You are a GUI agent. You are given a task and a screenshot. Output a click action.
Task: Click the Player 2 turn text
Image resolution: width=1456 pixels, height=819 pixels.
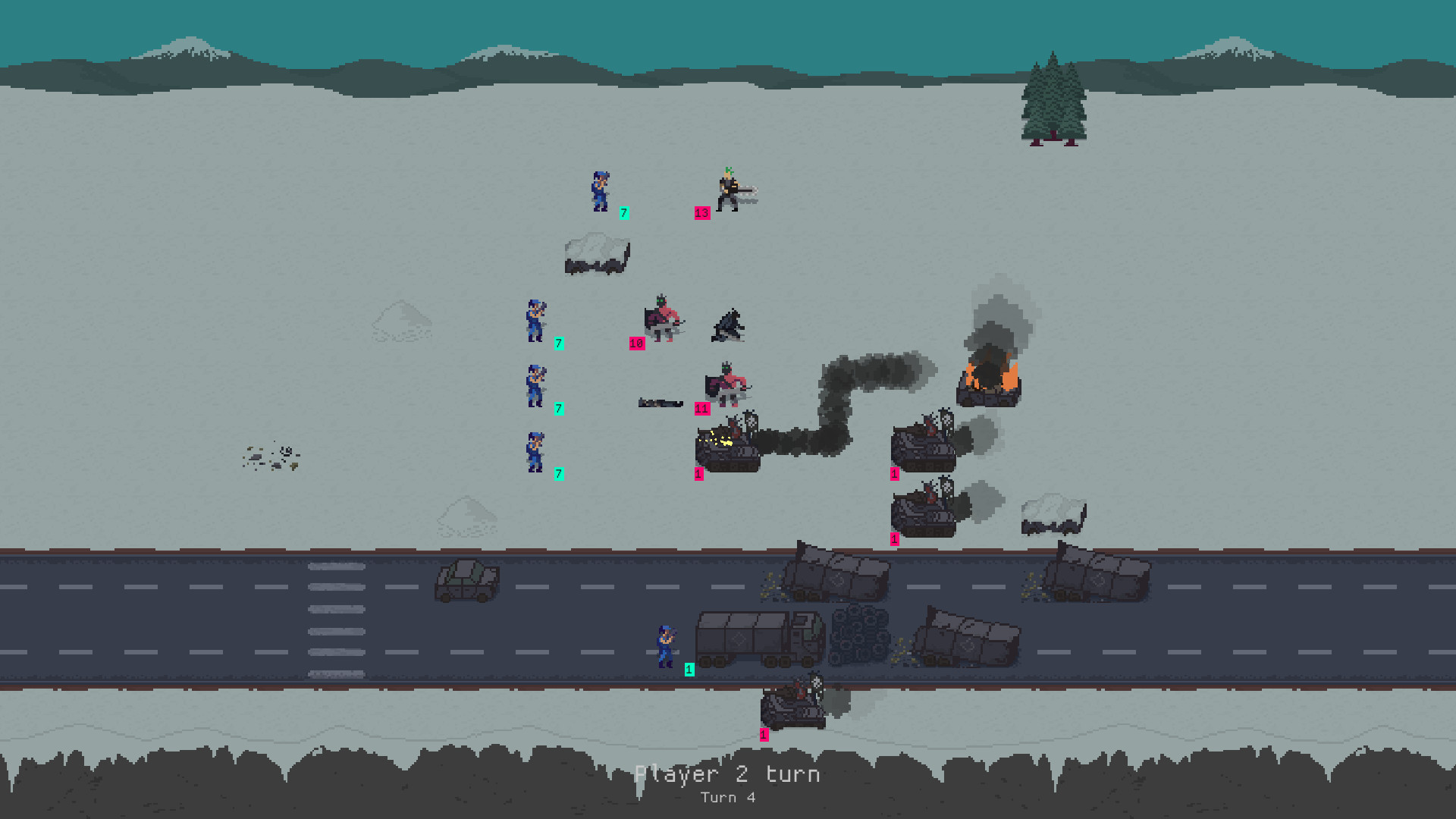coord(728,774)
